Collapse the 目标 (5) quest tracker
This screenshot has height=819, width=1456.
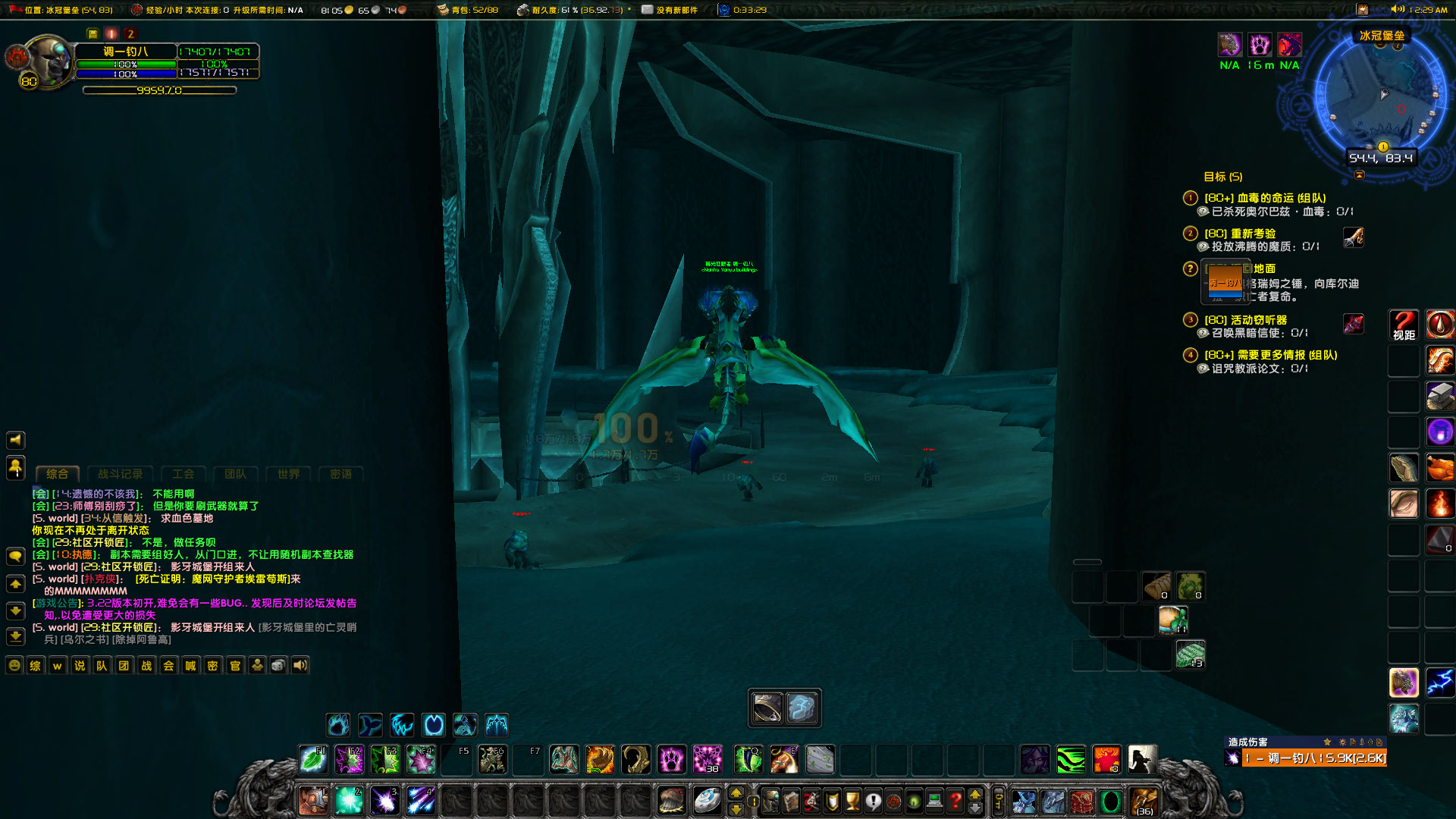point(1360,176)
